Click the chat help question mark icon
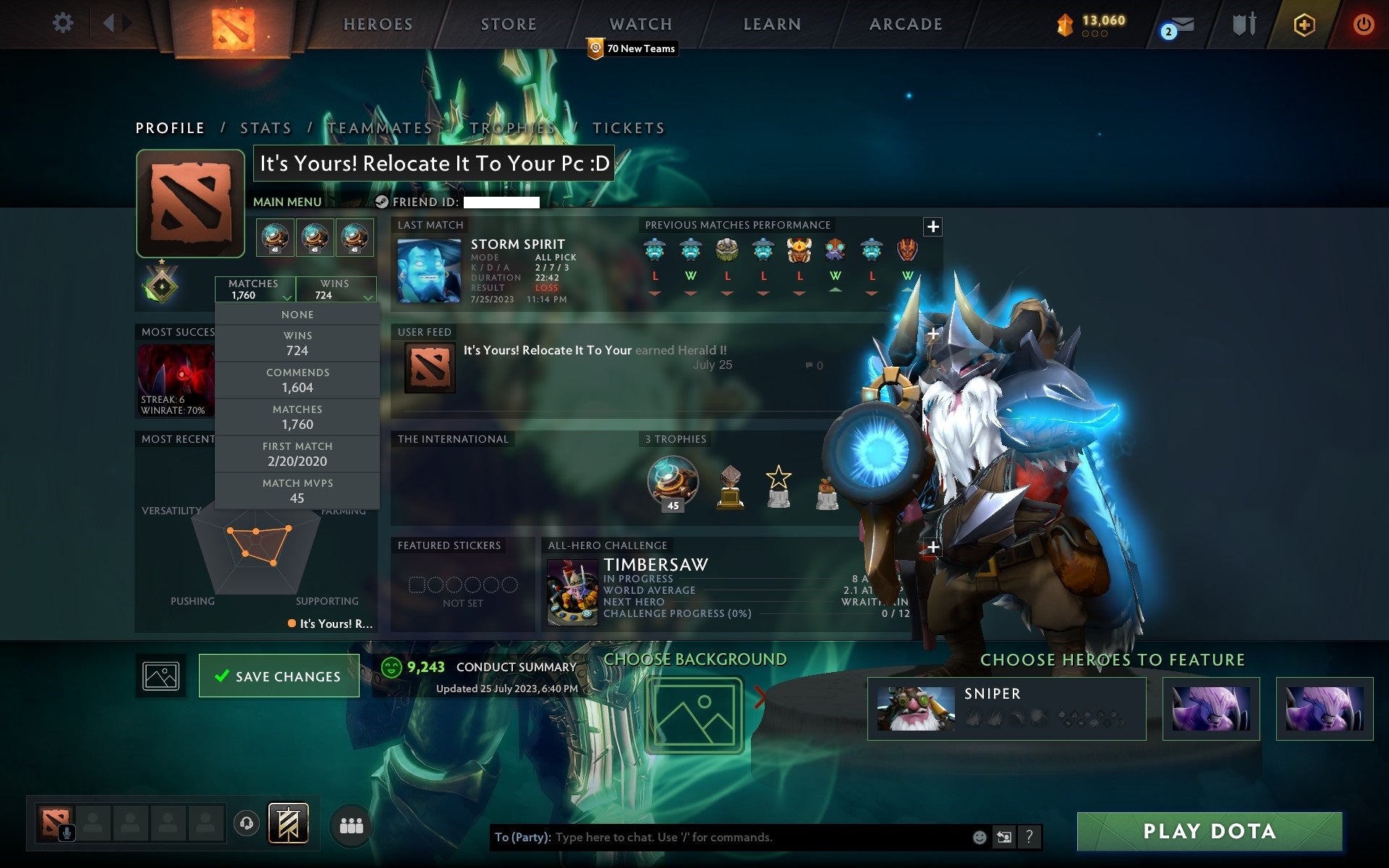The height and width of the screenshot is (868, 1389). pyautogui.click(x=1030, y=838)
